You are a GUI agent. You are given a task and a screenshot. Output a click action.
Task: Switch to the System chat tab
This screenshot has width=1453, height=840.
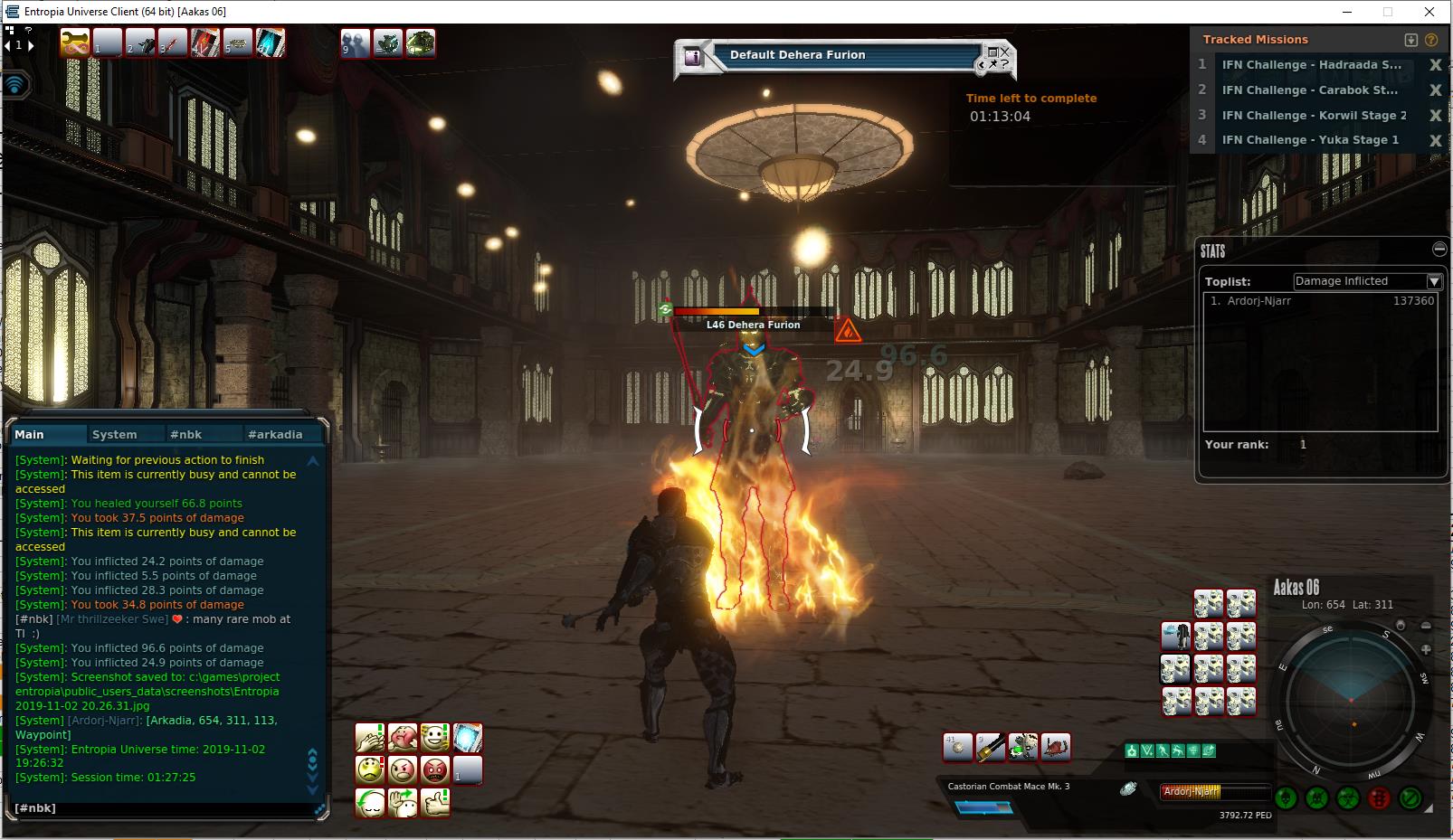tap(115, 435)
